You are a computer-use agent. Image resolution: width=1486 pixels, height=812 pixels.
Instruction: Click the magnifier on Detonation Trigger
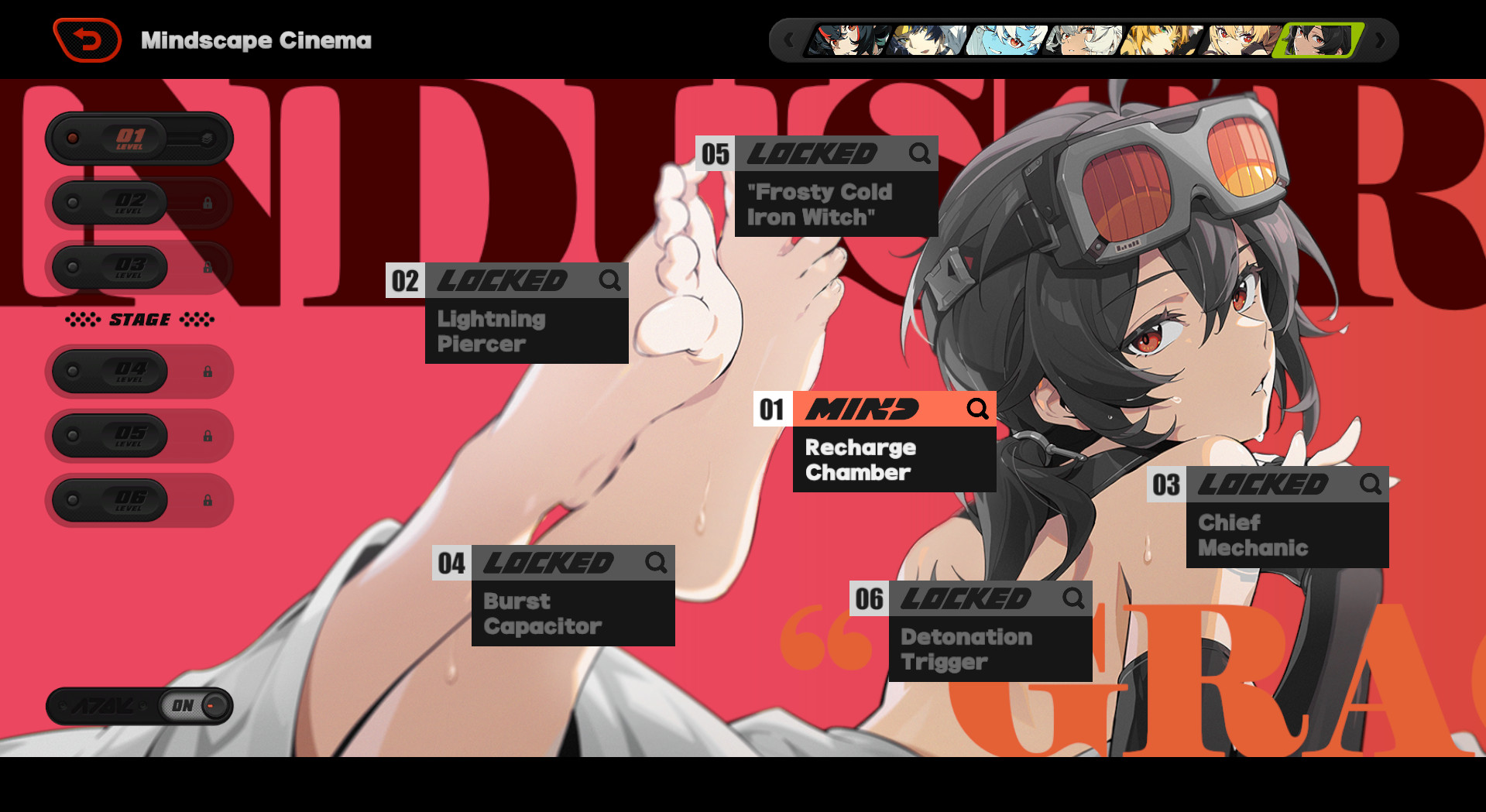1074,598
